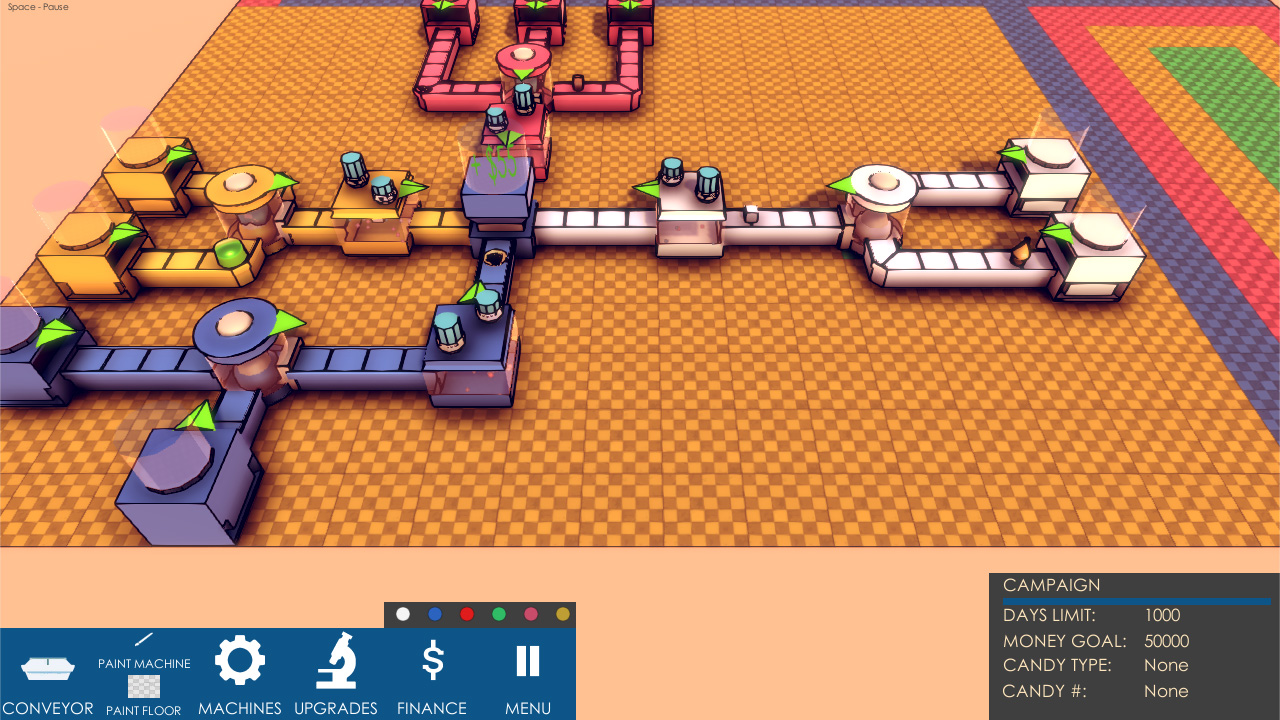This screenshot has height=720, width=1280.
Task: Click the Space - Pause label
Action: pos(37,7)
